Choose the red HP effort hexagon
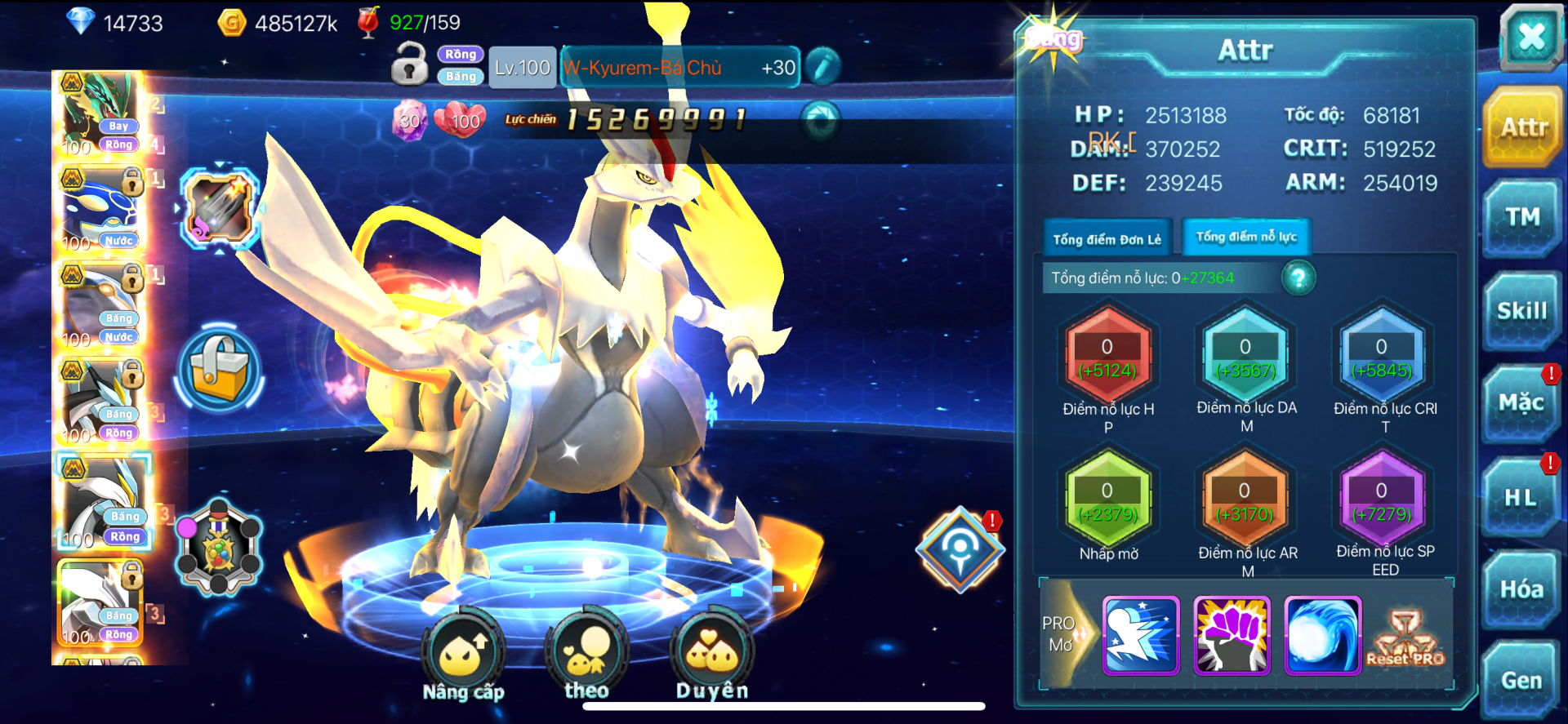 coord(1107,358)
